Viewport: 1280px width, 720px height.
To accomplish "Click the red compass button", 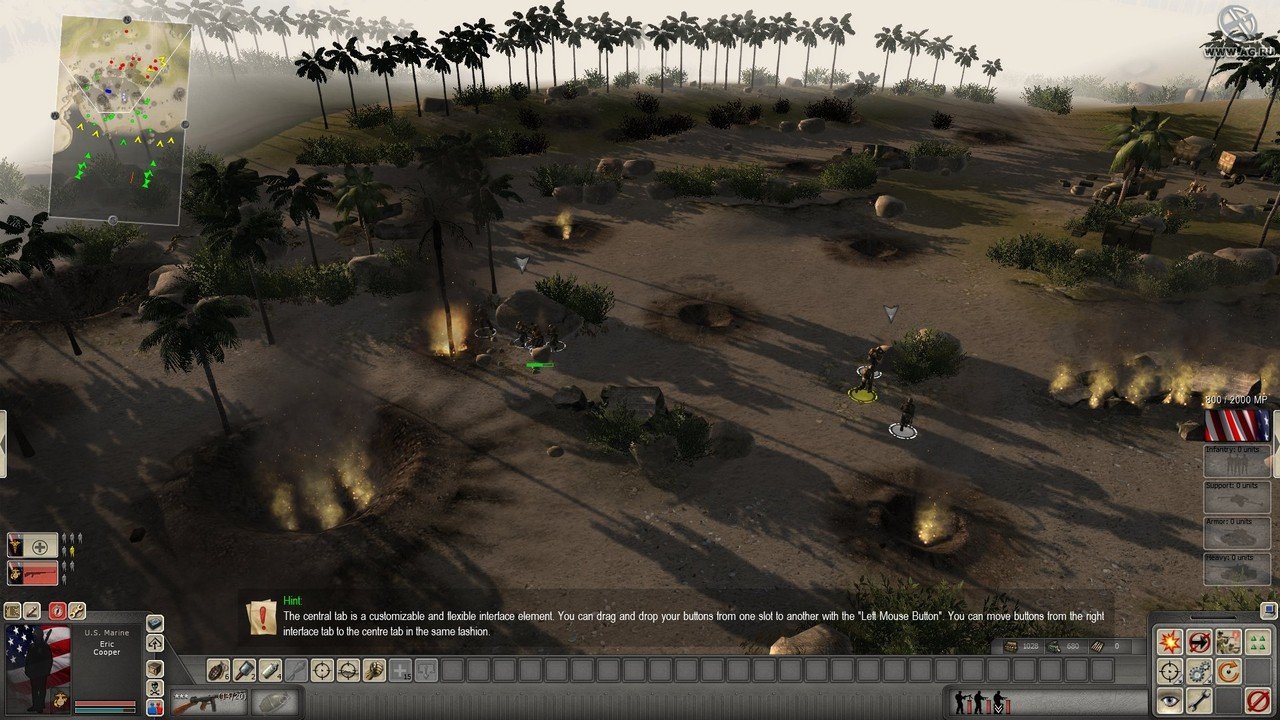I will pos(55,611).
